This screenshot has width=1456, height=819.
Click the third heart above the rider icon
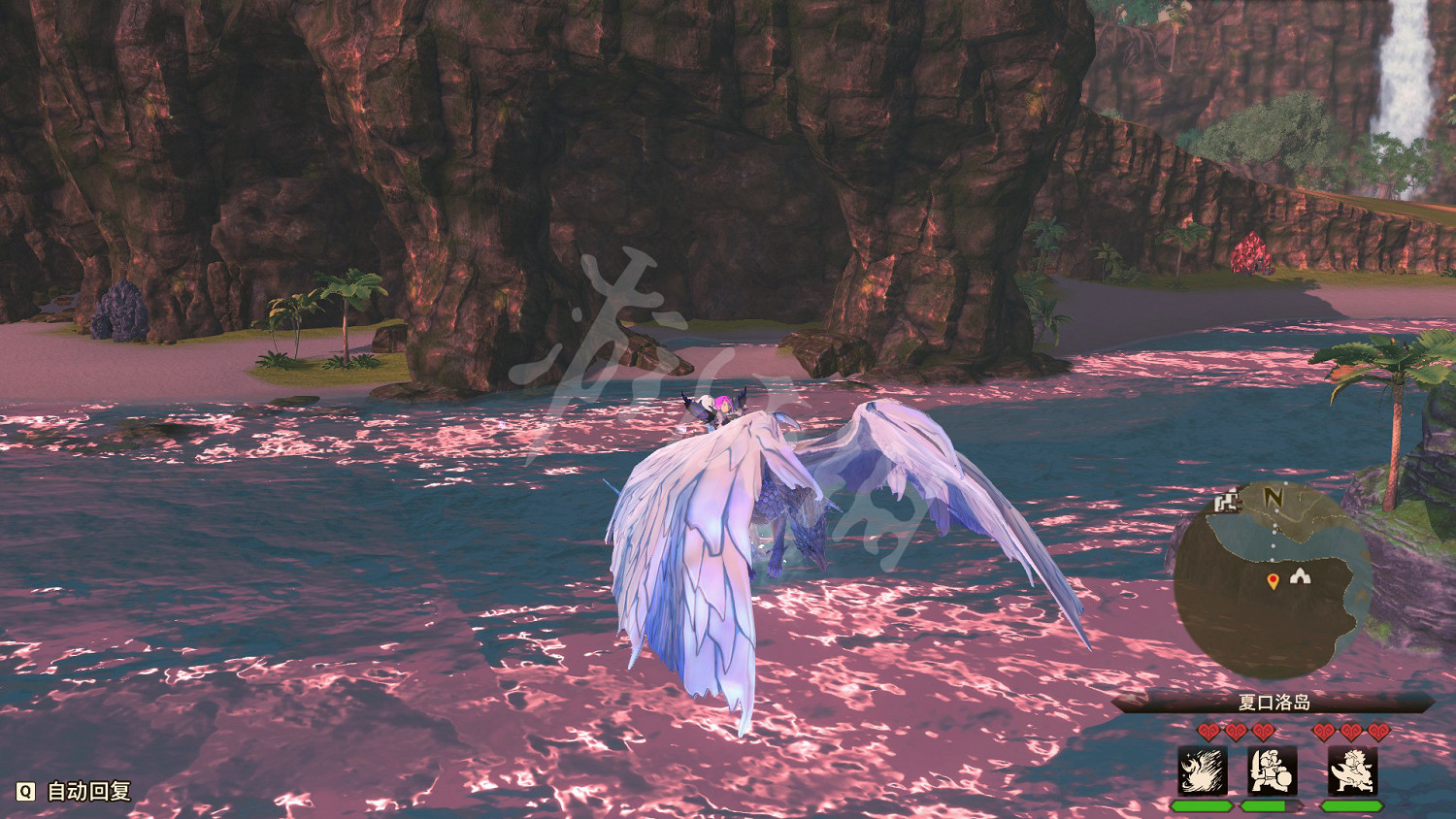click(1377, 731)
